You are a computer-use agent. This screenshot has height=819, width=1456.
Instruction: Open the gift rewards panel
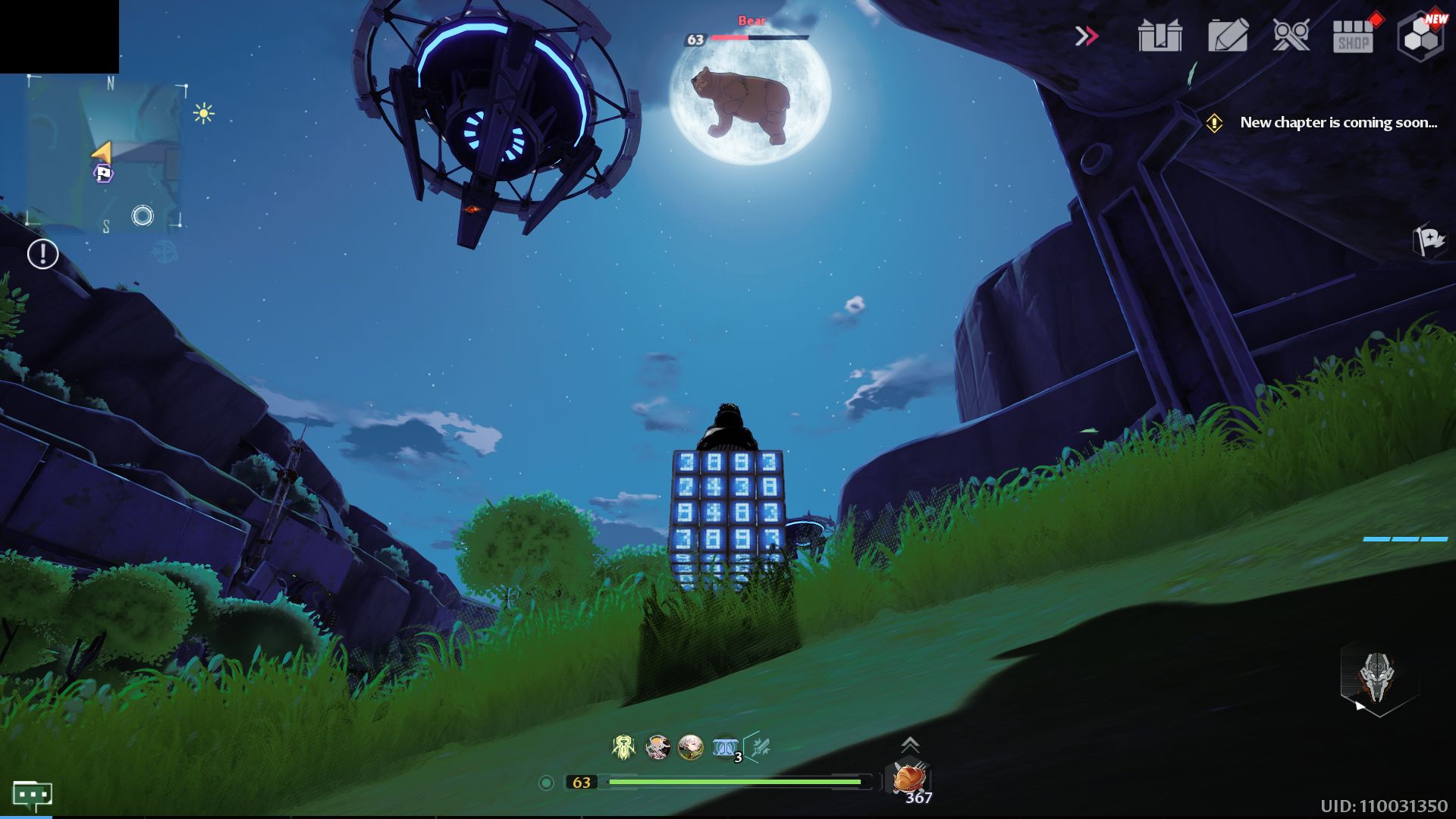(x=1159, y=34)
